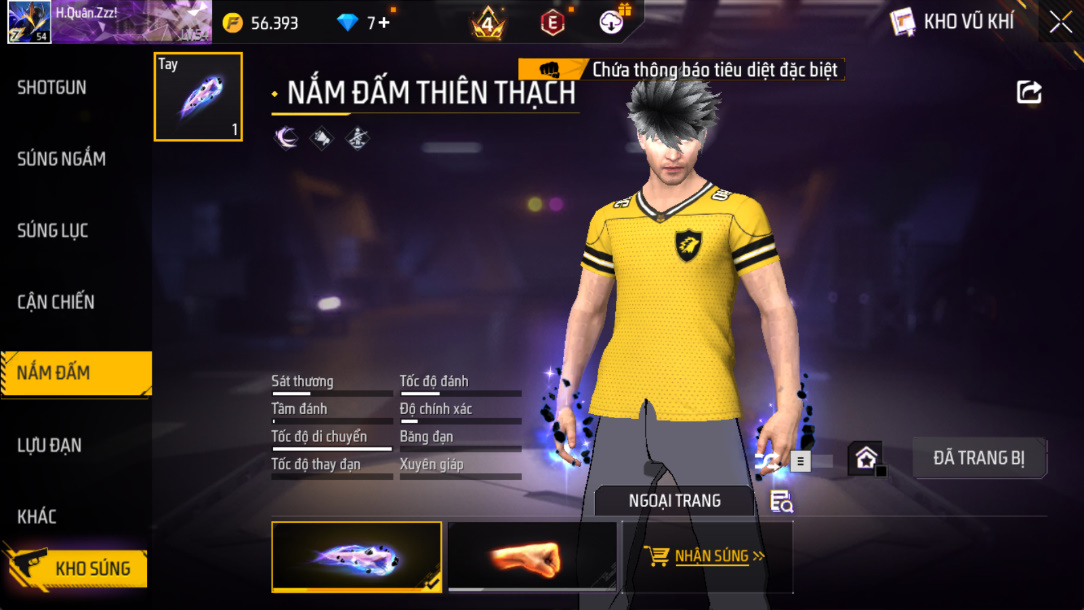Screen dimensions: 1084x610
Task: Close the weapon armory screen
Action: click(1060, 21)
